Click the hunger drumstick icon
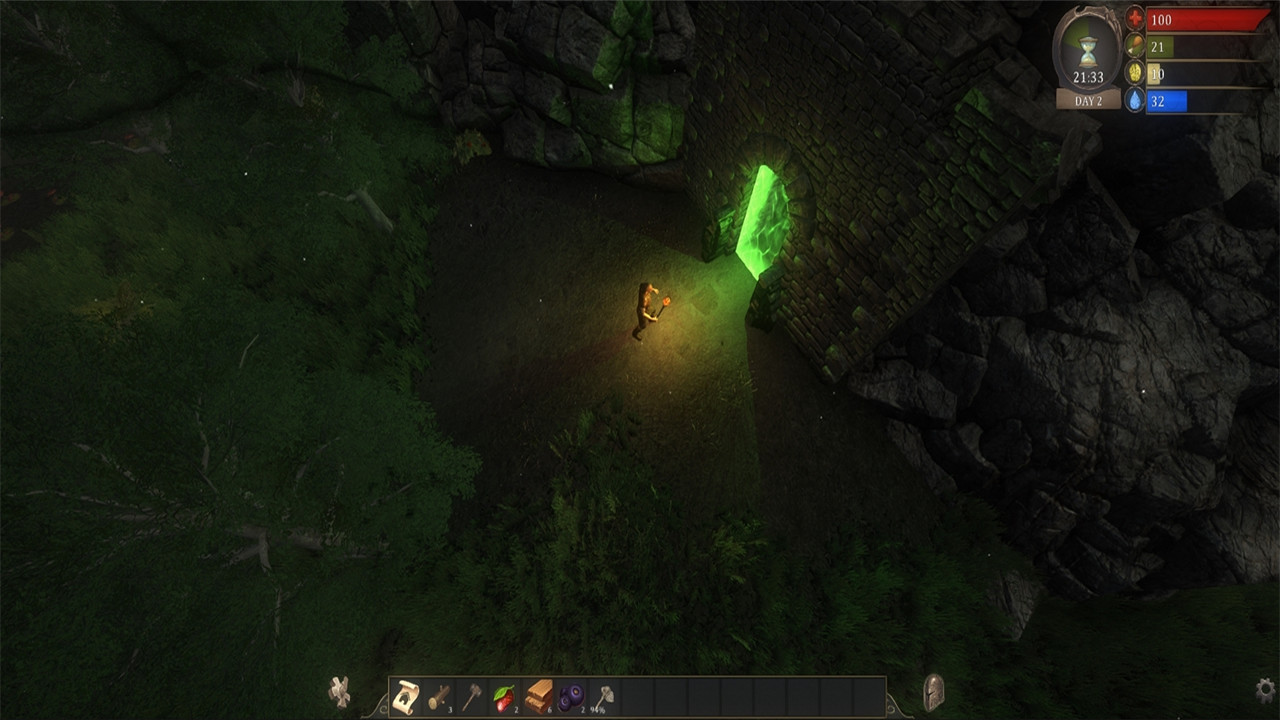This screenshot has width=1280, height=720. tap(1136, 45)
